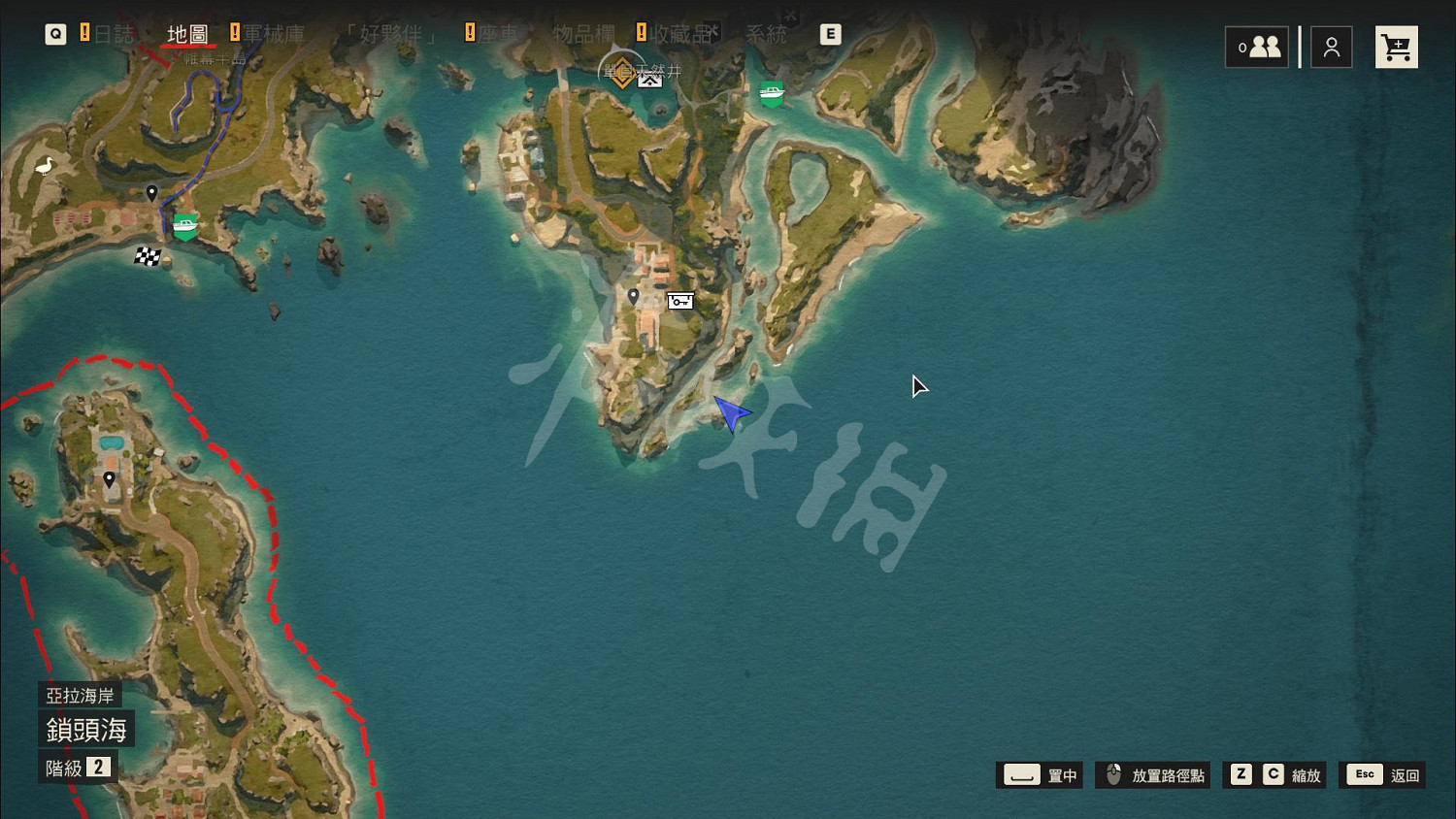1456x819 pixels.
Task: Open the 單自天然井 quest diamond marker
Action: click(622, 74)
